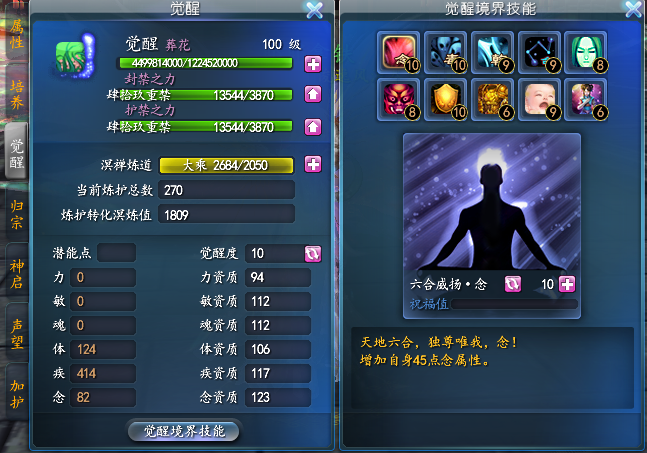The height and width of the screenshot is (453, 647).
Task: Select the red demon mask skill
Action: [x=398, y=98]
